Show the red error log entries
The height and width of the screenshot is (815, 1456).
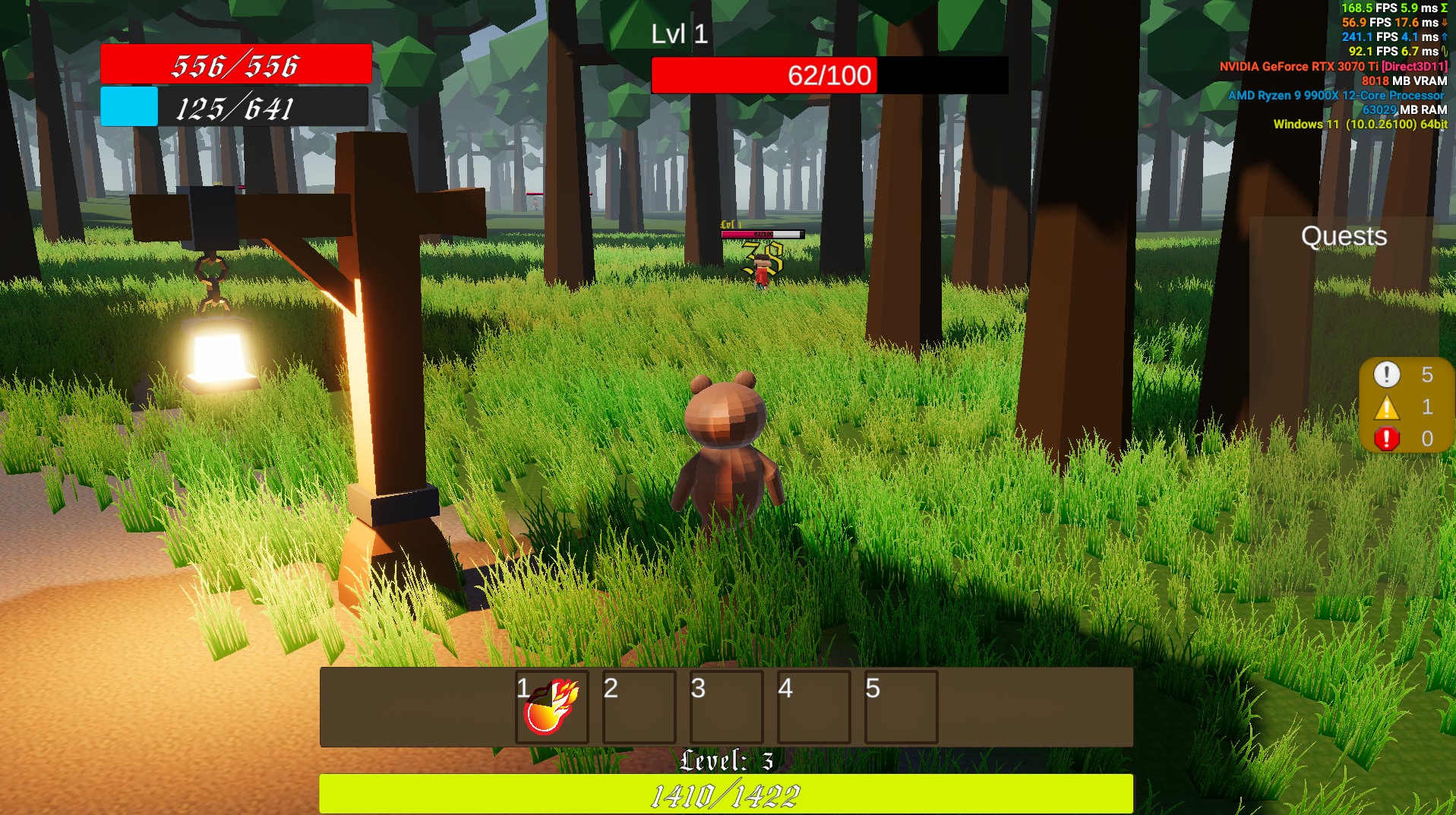click(x=1387, y=439)
